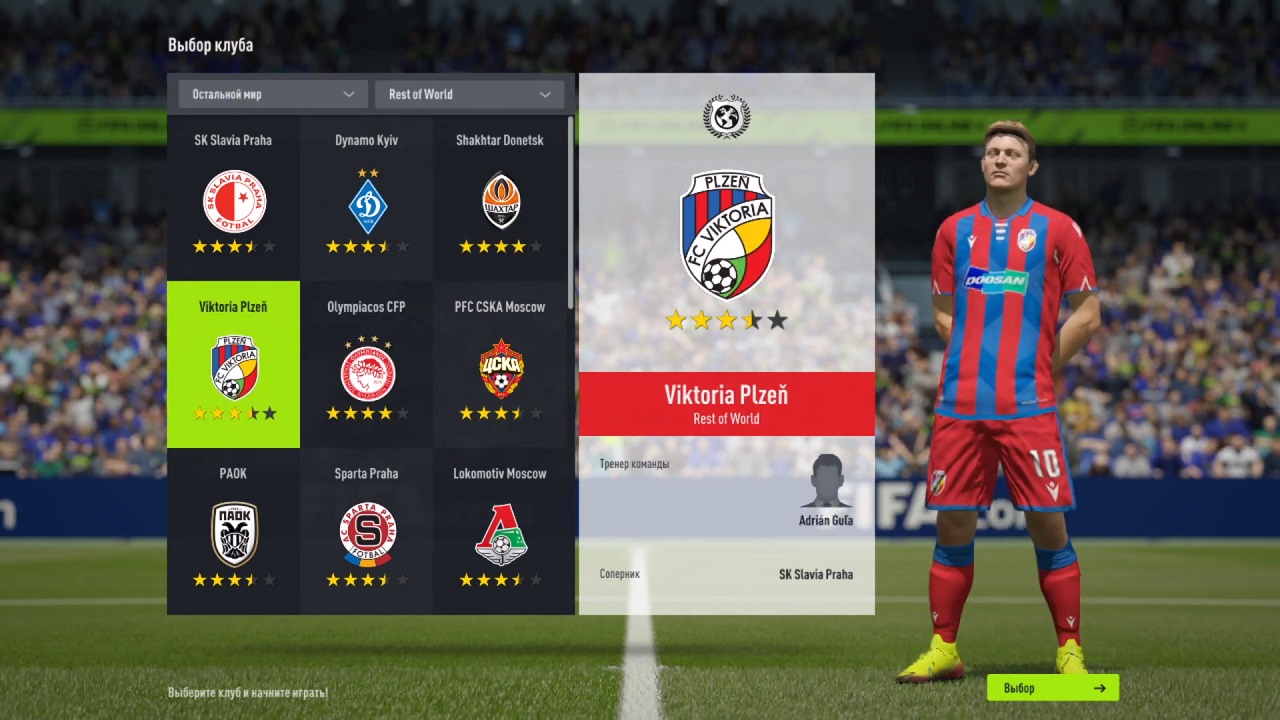The height and width of the screenshot is (720, 1280).
Task: Click Adrián Guľa coach portrait
Action: (x=826, y=487)
